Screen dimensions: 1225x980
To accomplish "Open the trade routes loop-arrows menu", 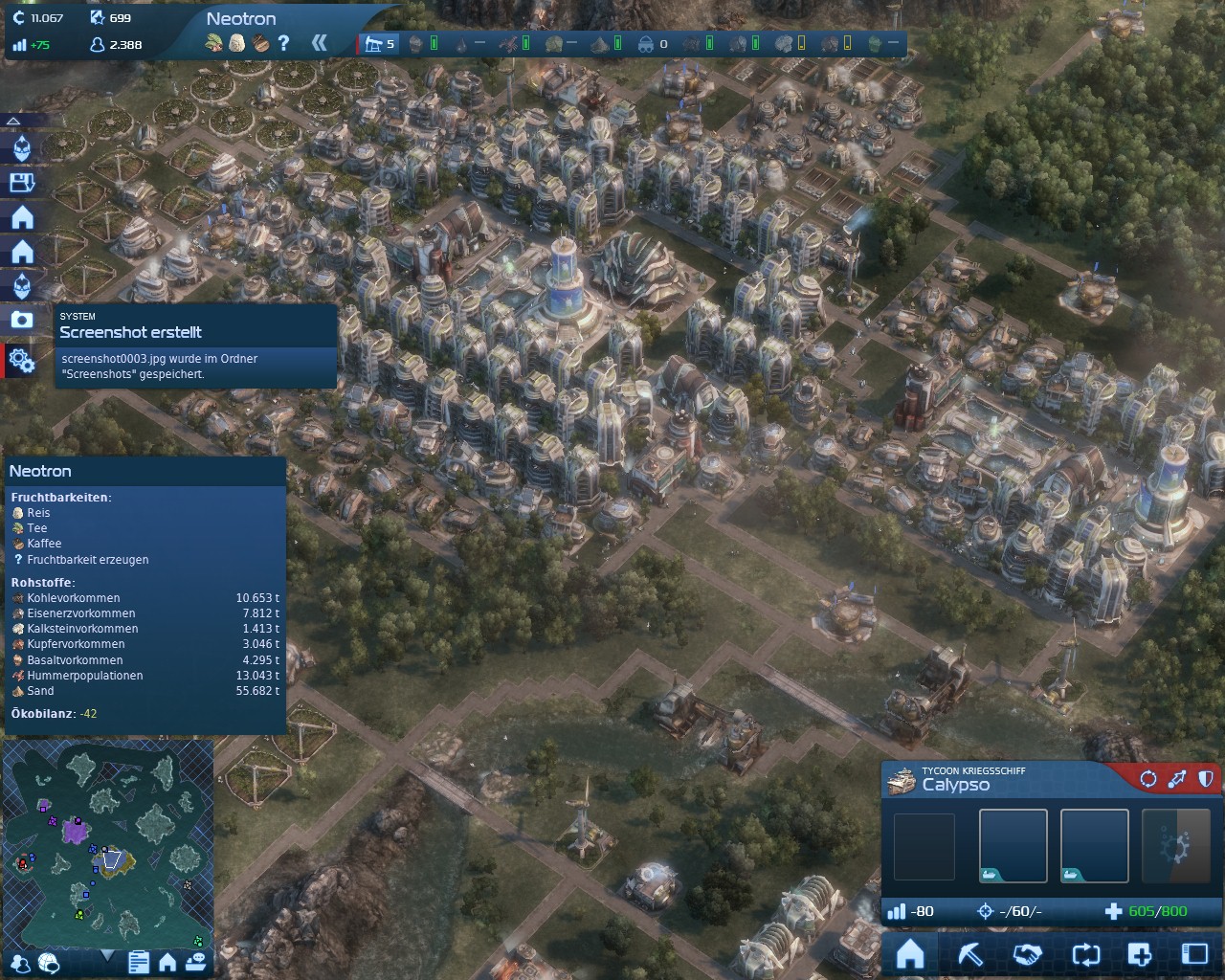I will (x=1086, y=954).
